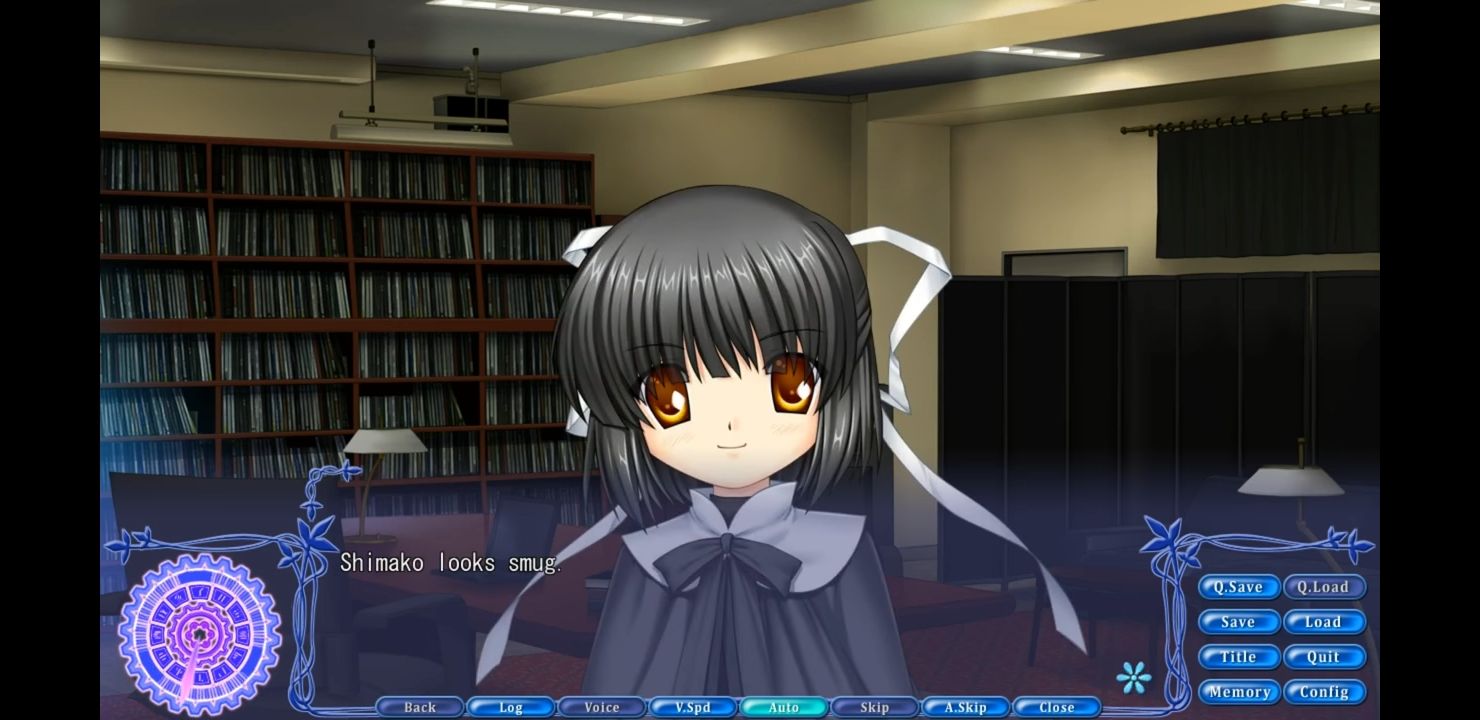Load the quick save with Q.Load
The image size is (1480, 720).
coord(1325,587)
